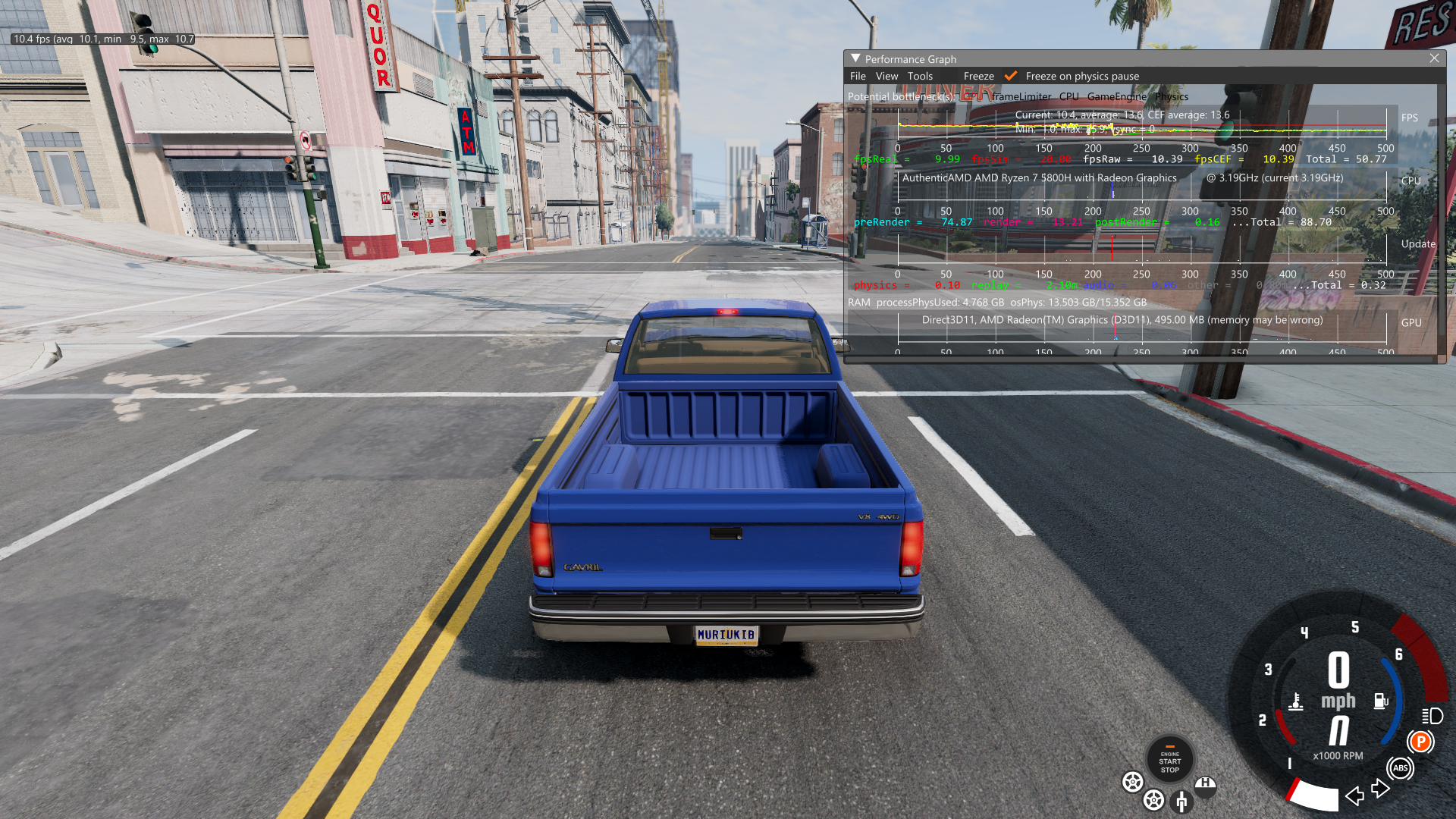Open the Tools menu in Performance Graph

(920, 76)
